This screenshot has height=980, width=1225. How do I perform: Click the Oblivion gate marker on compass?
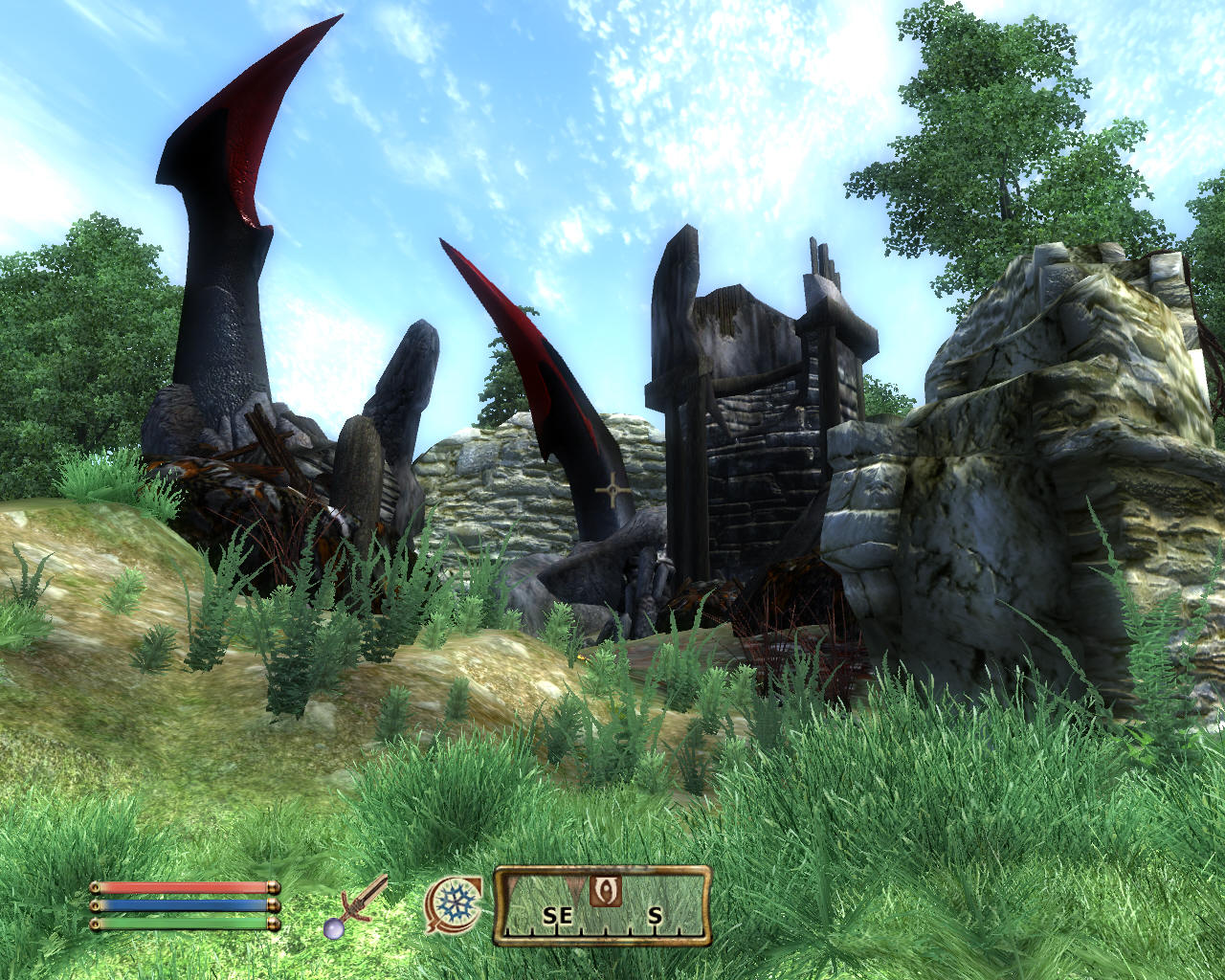tap(605, 891)
